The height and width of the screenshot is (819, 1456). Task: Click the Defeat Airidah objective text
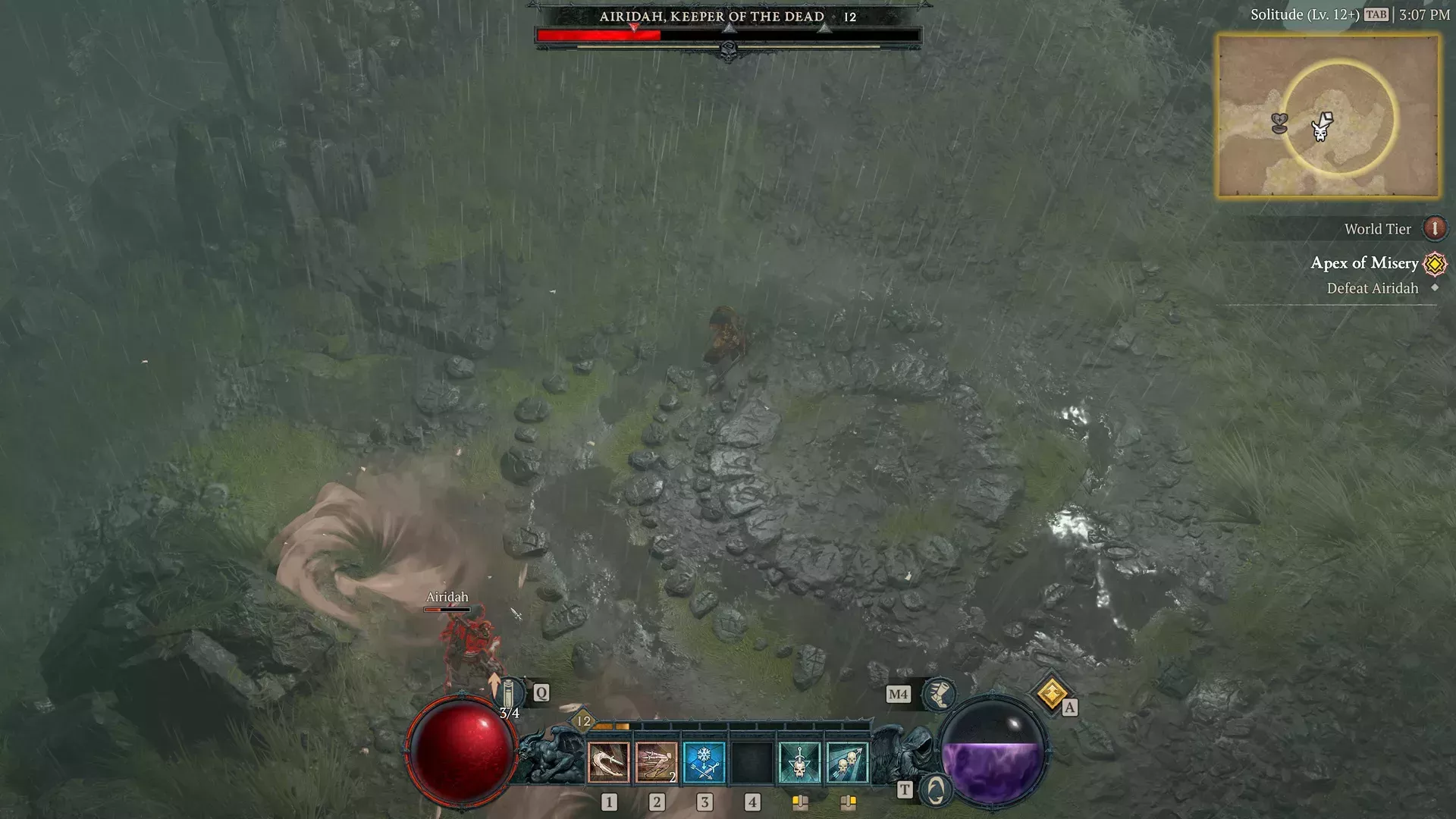point(1372,288)
